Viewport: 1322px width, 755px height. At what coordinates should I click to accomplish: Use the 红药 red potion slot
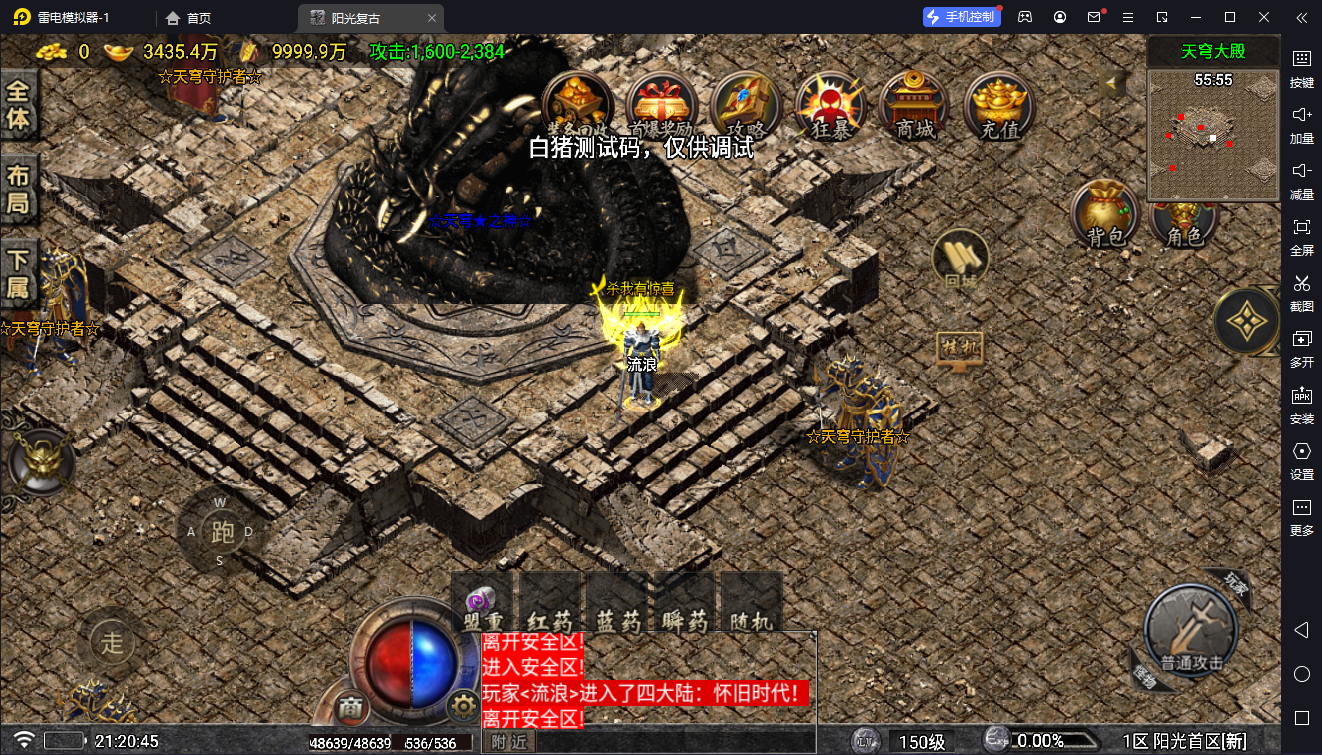551,603
